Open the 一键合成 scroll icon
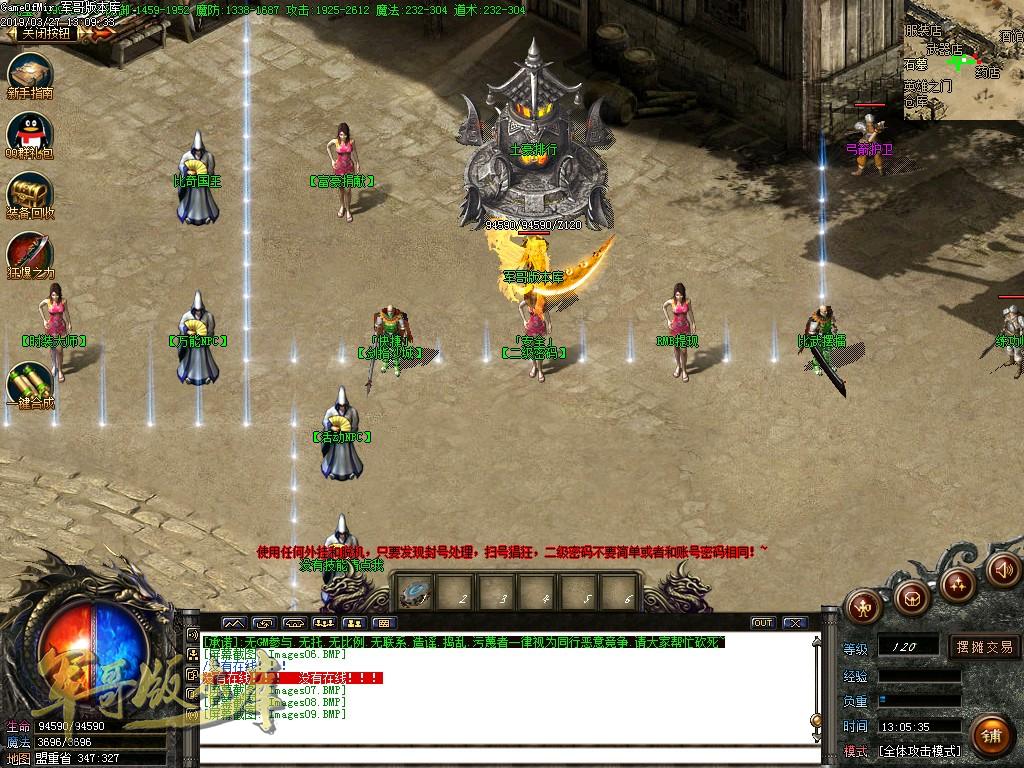 30,383
